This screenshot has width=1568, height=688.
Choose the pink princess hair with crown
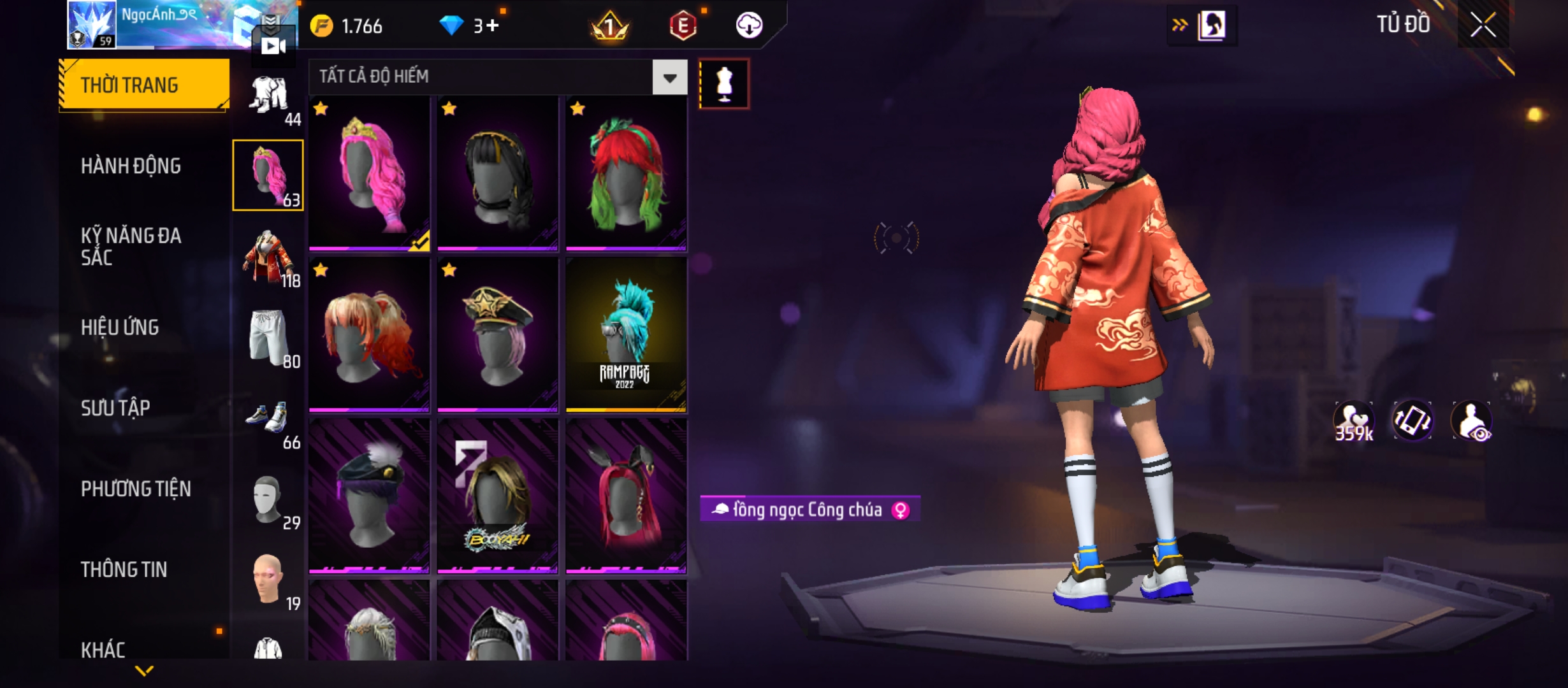coord(369,173)
